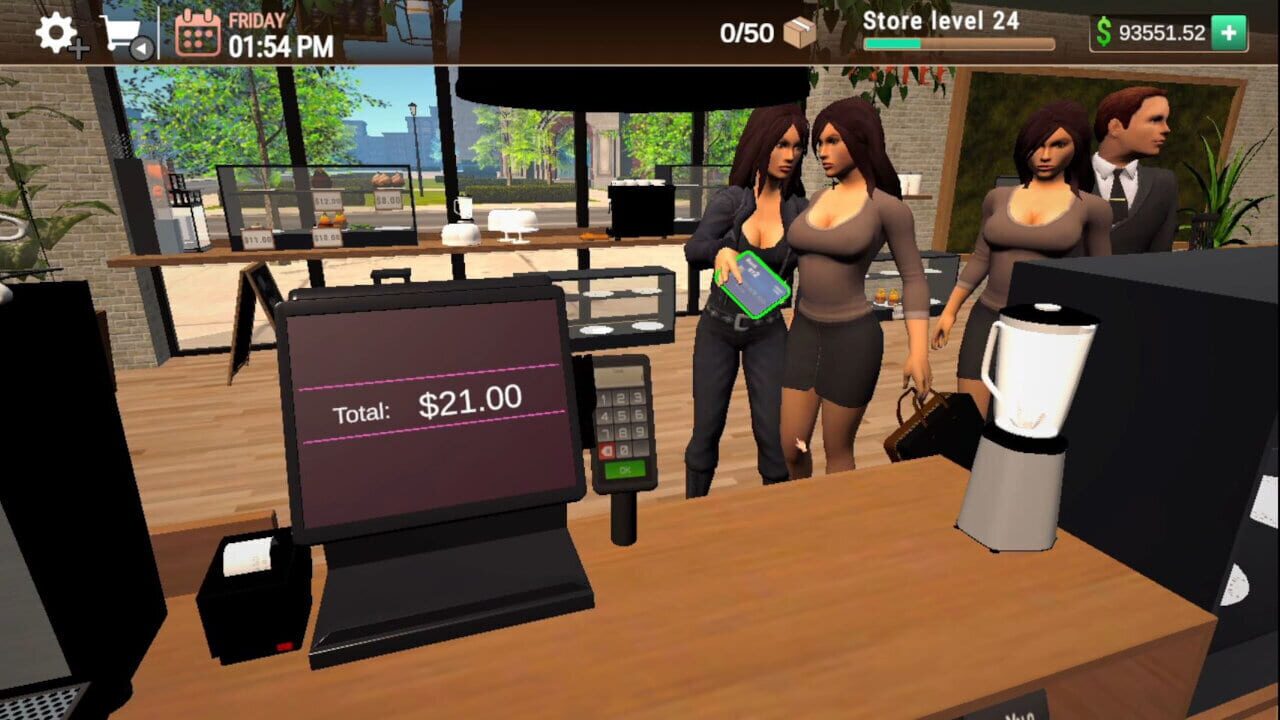Click the green dollar sign icon

point(1103,30)
